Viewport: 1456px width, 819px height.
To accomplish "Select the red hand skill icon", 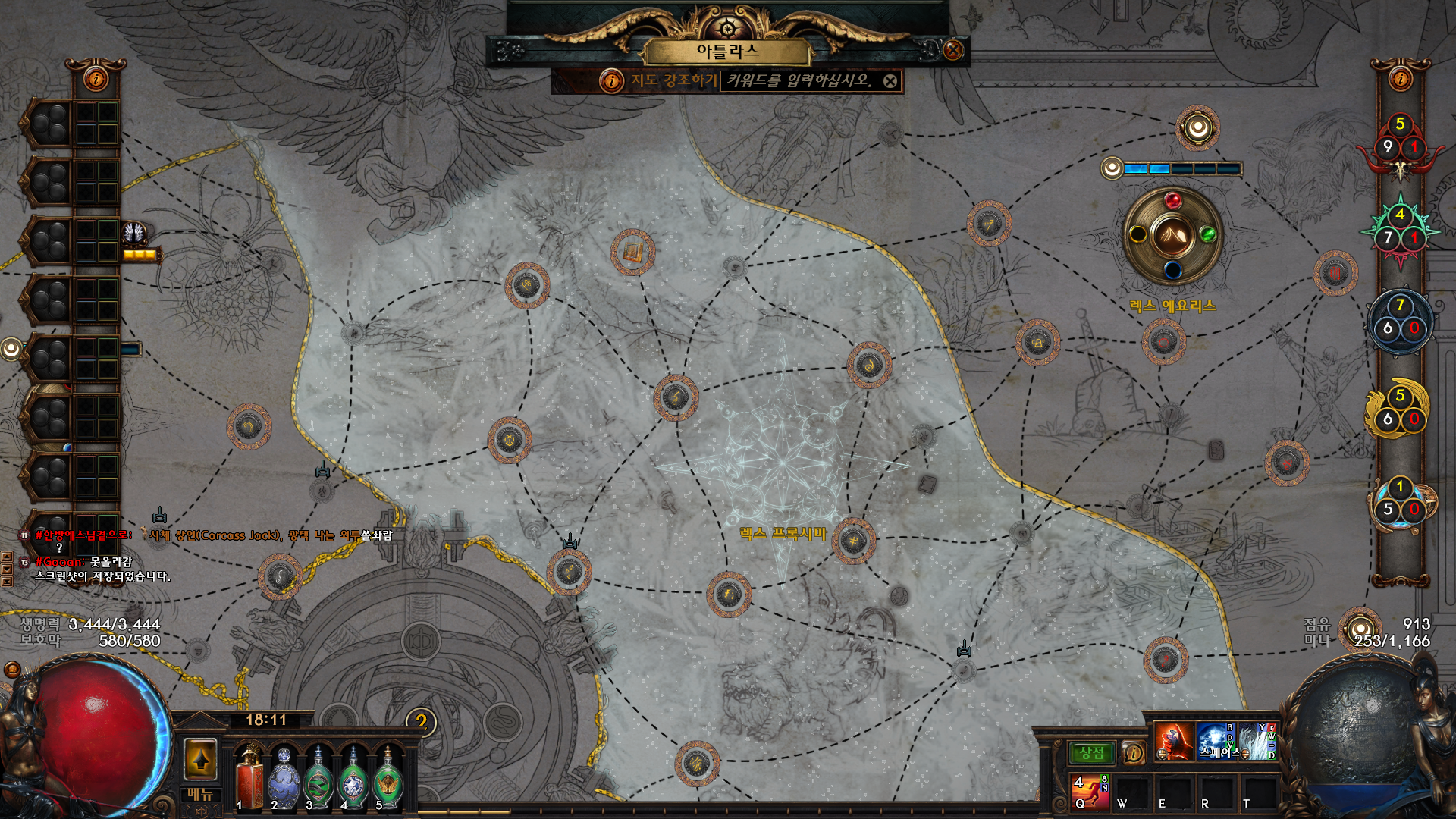I will (x=1173, y=741).
